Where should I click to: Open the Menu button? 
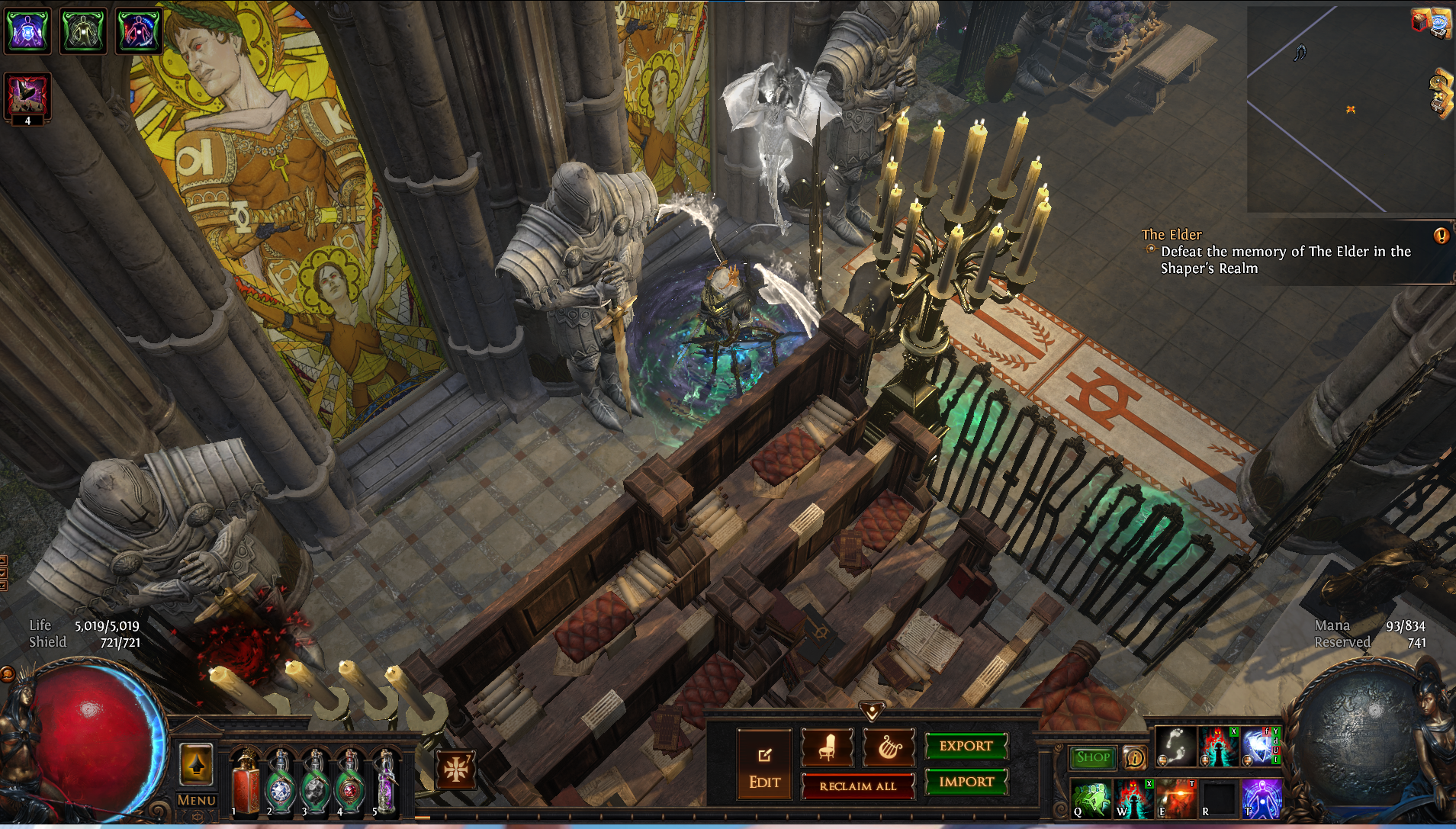coord(196,800)
